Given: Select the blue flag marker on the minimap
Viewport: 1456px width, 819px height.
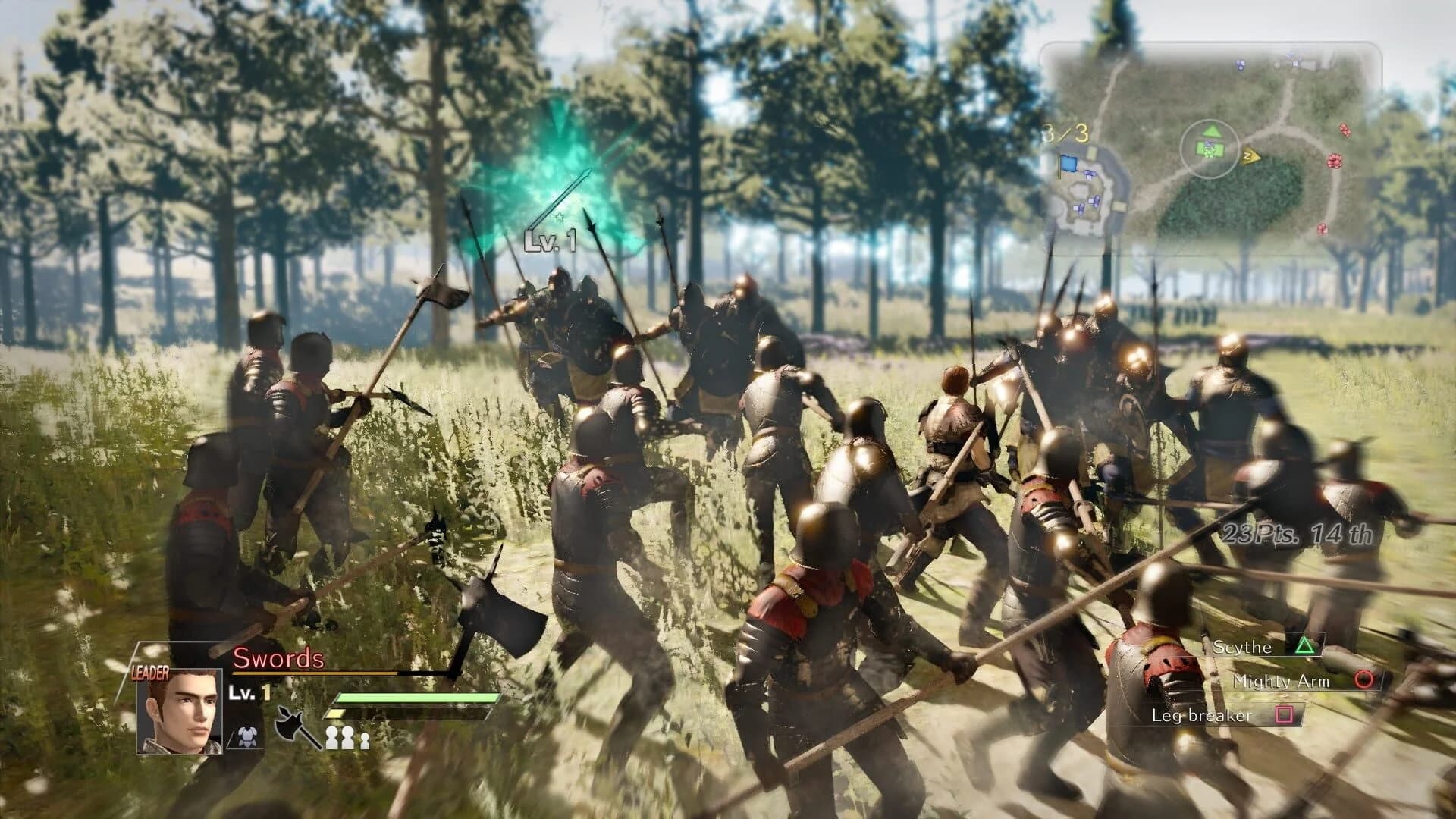Looking at the screenshot, I should tap(1068, 162).
